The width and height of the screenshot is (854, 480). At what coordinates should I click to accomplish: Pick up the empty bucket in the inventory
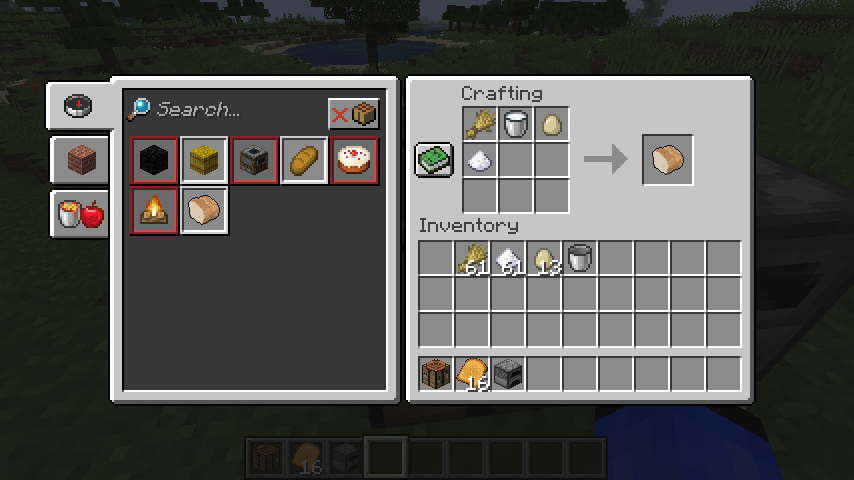coord(580,259)
